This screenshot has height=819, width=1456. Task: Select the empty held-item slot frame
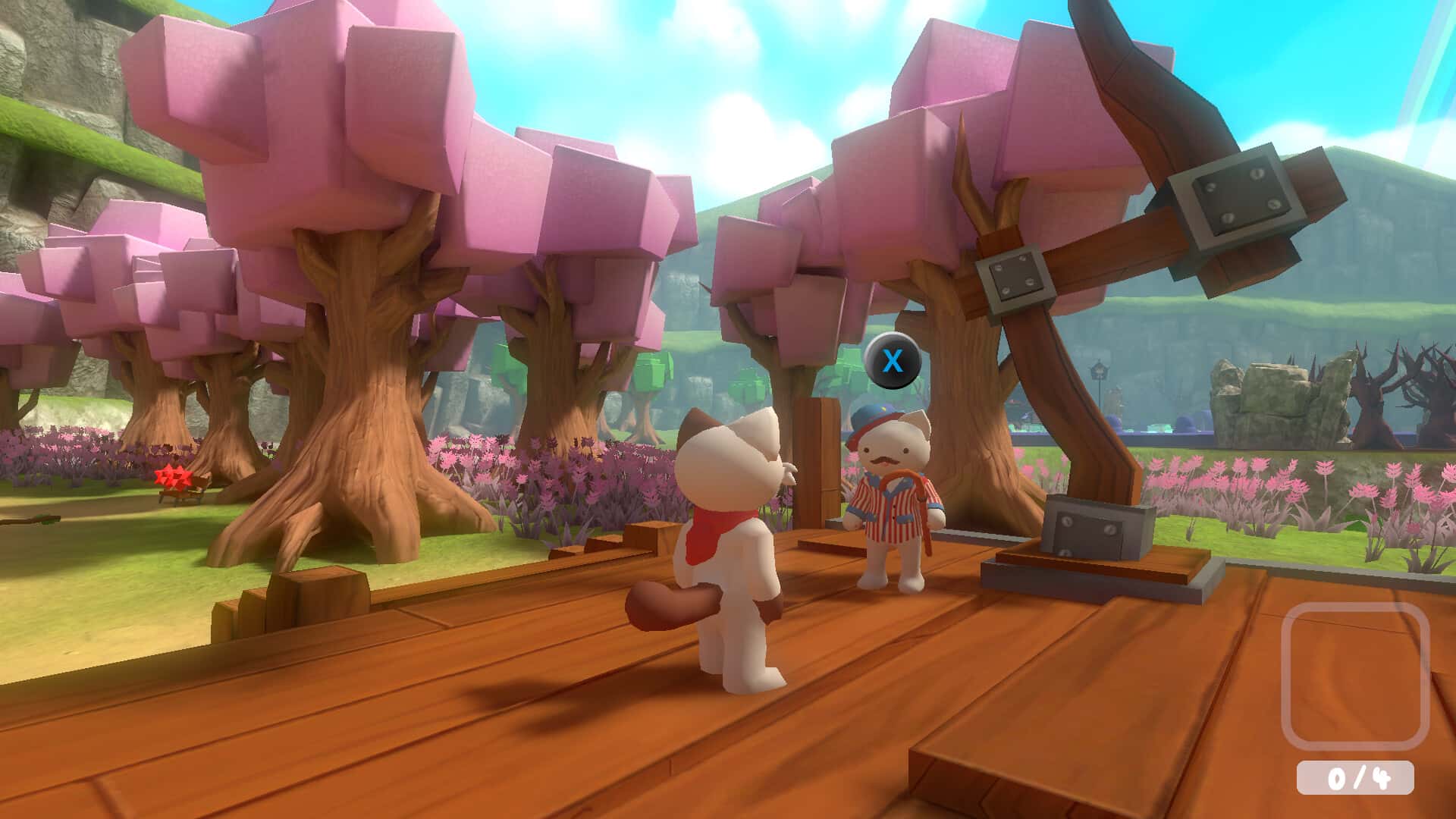1355,677
